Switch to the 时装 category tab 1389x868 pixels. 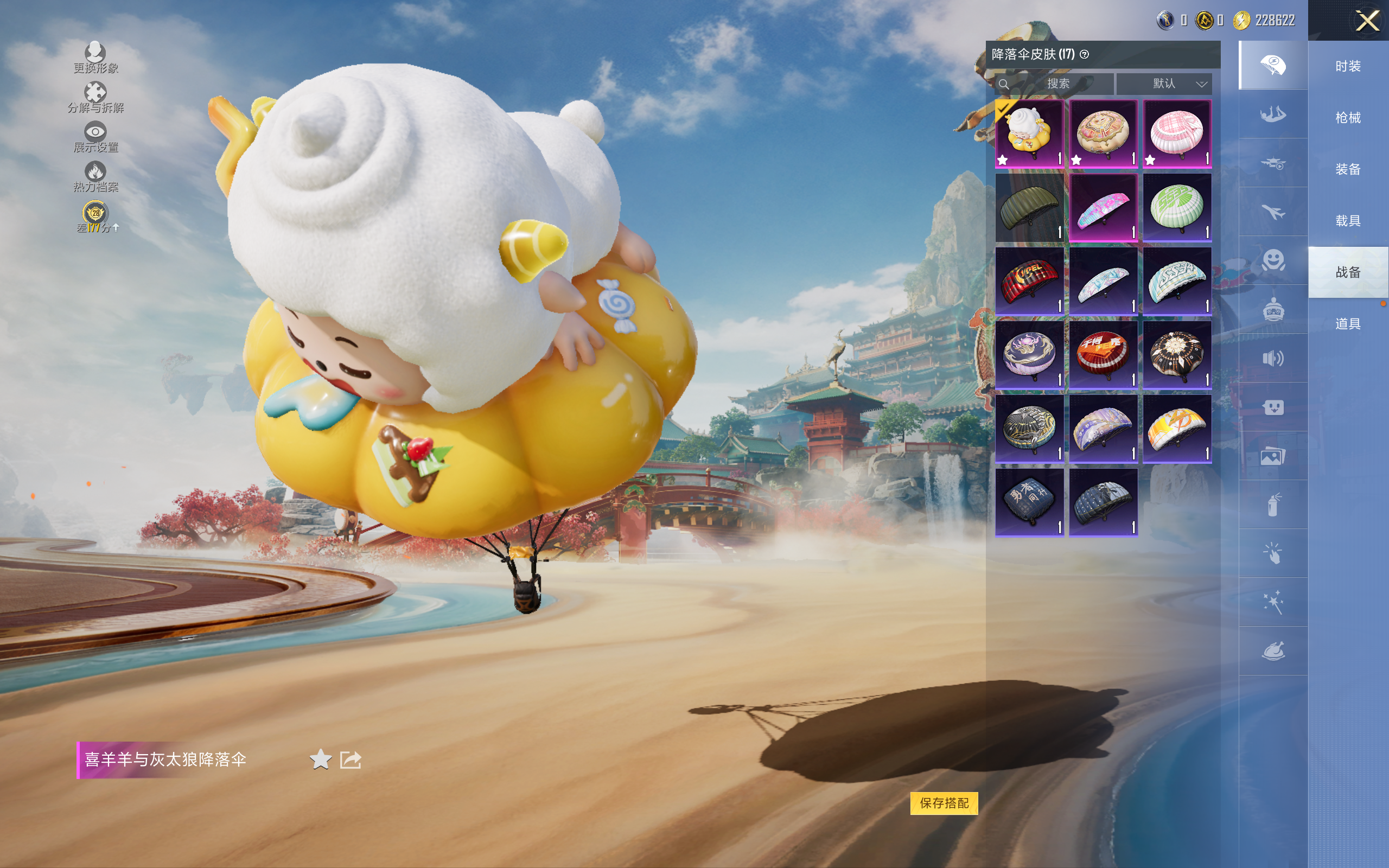(1348, 66)
